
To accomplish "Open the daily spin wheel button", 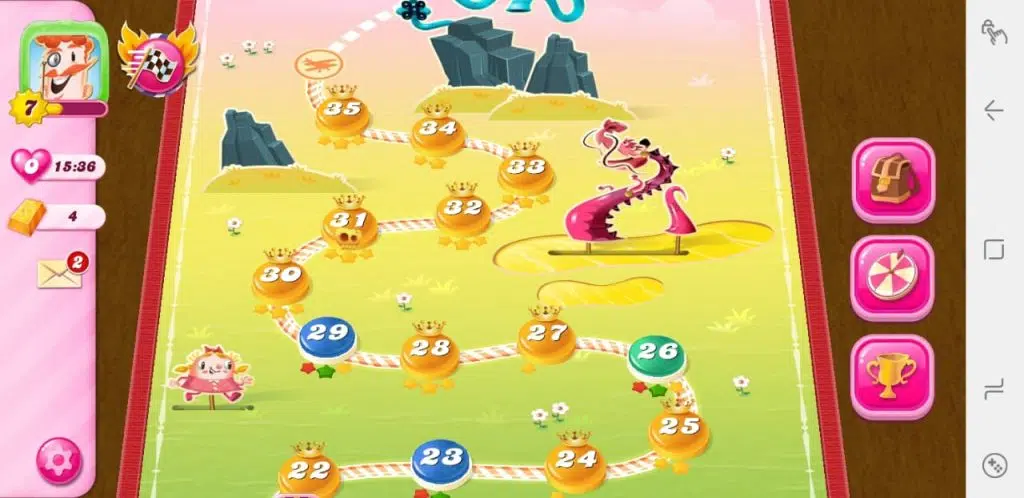I will pyautogui.click(x=892, y=278).
